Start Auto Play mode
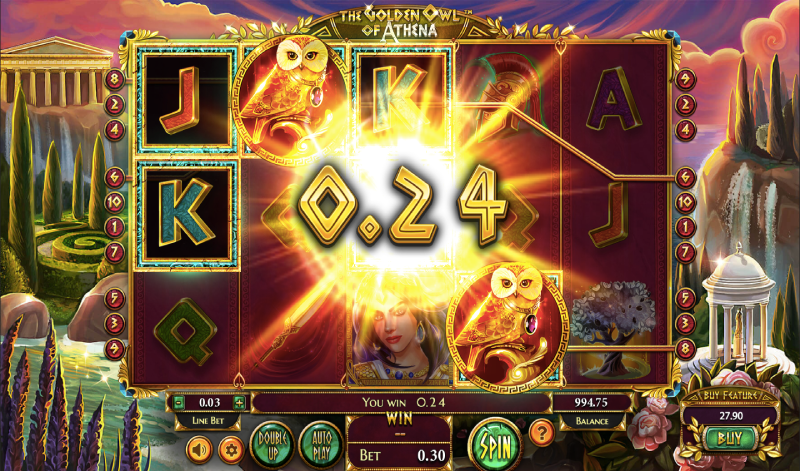The width and height of the screenshot is (800, 471). point(320,441)
